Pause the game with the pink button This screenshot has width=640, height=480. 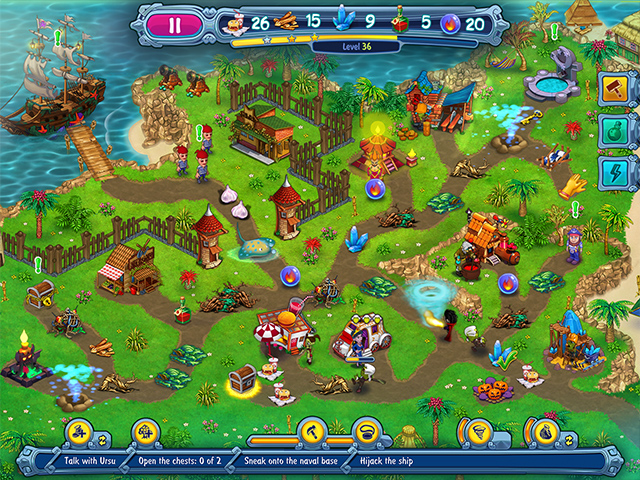pyautogui.click(x=174, y=25)
